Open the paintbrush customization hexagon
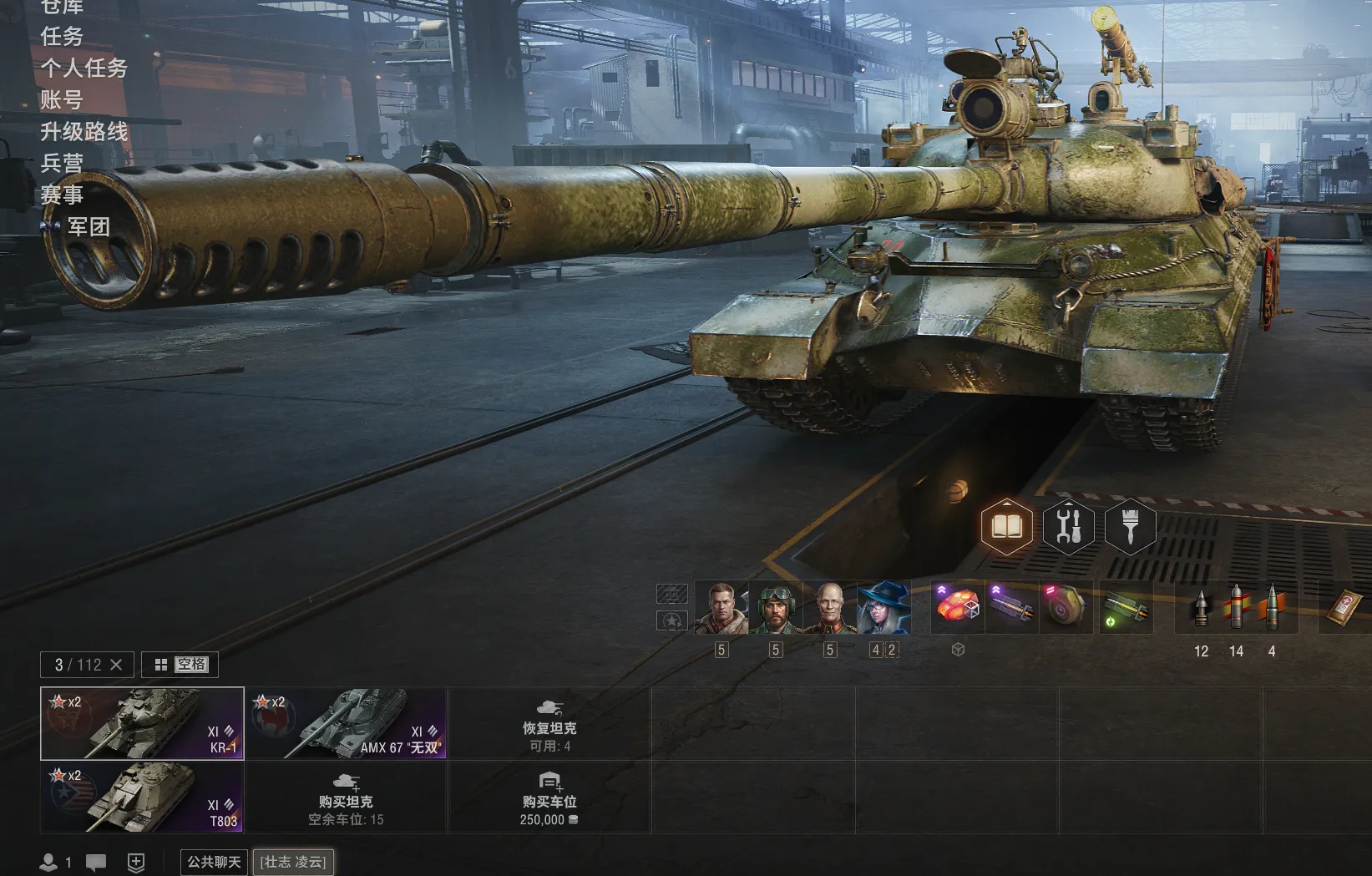 [x=1130, y=527]
